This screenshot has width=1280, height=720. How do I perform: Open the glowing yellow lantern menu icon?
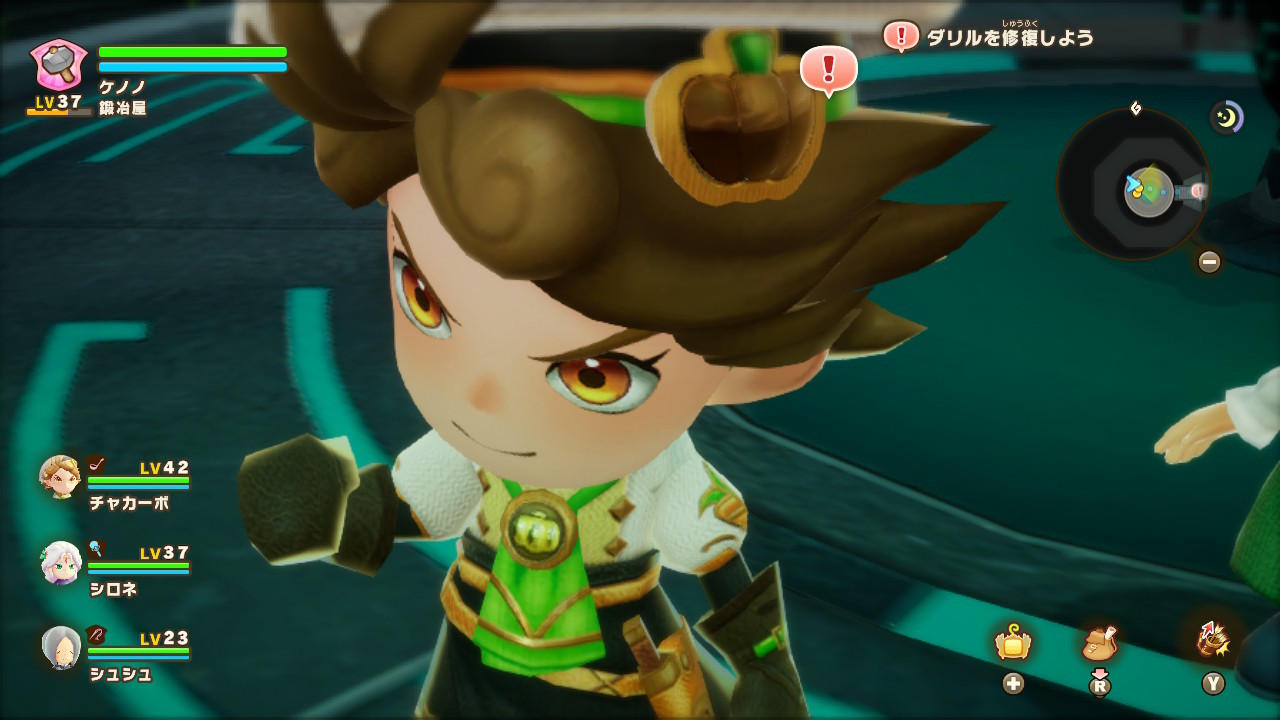pos(1013,642)
